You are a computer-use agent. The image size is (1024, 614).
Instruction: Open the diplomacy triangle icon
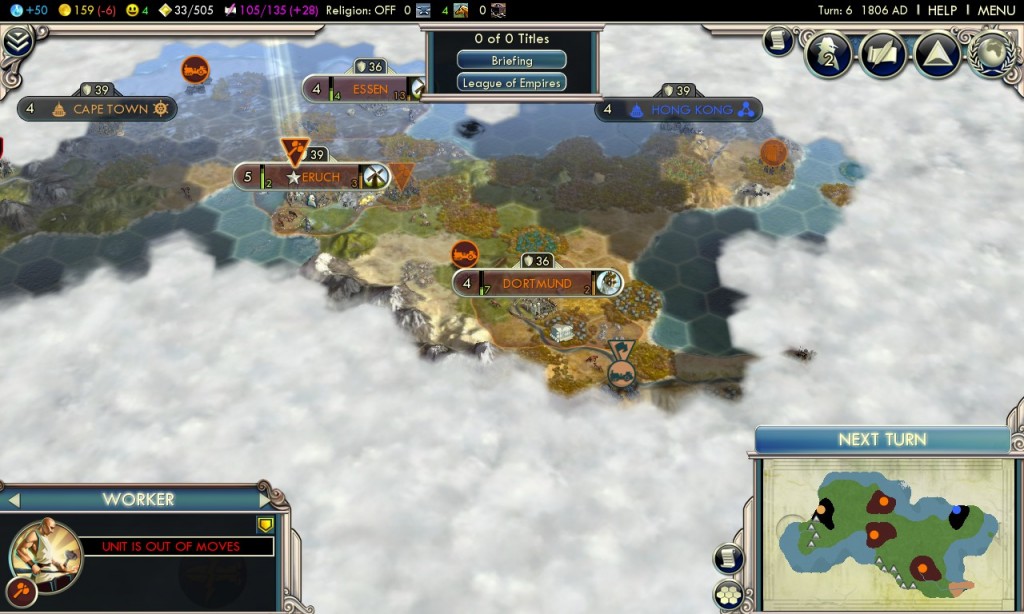(x=936, y=53)
